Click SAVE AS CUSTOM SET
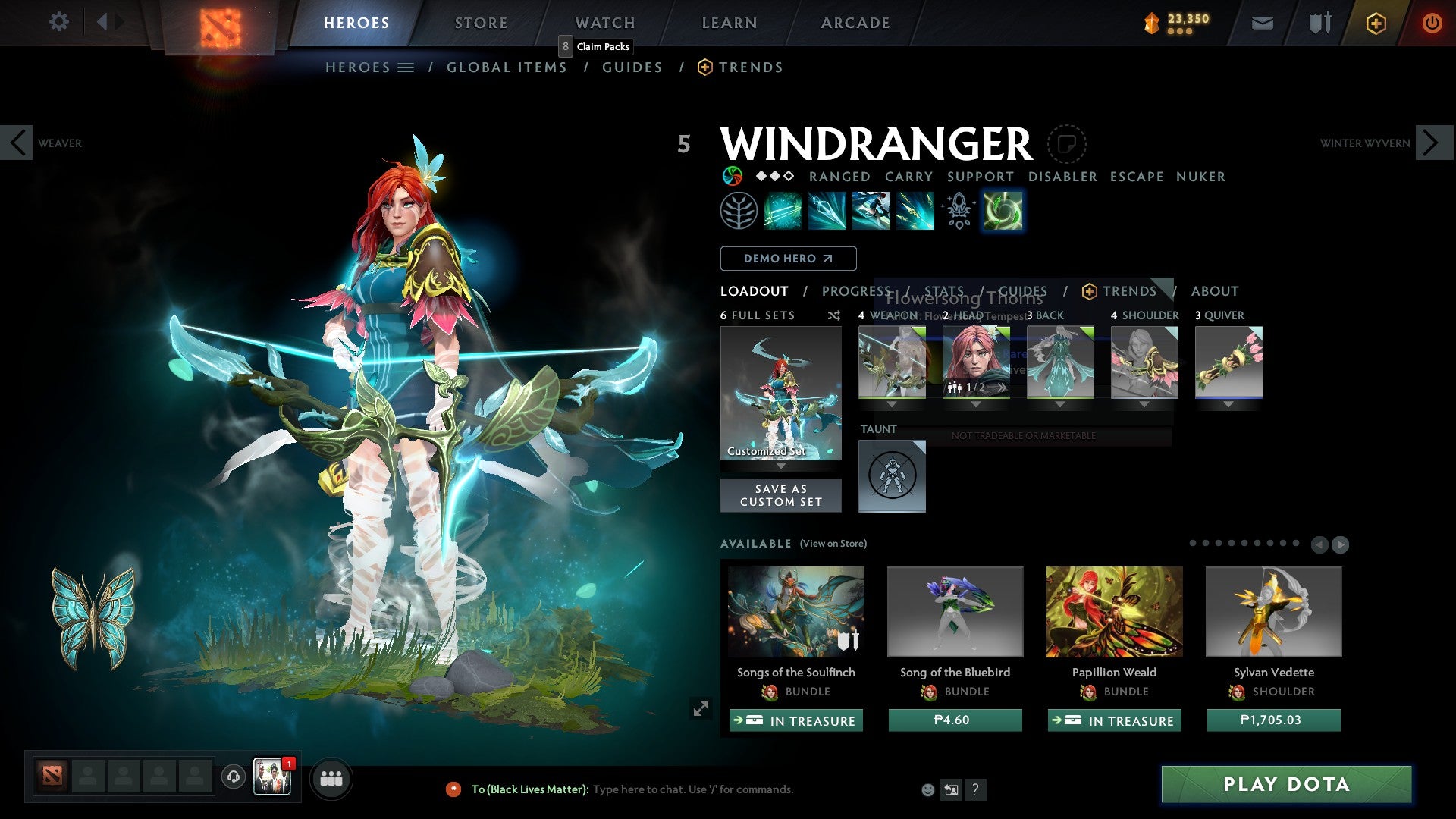The width and height of the screenshot is (1456, 819). tap(780, 495)
